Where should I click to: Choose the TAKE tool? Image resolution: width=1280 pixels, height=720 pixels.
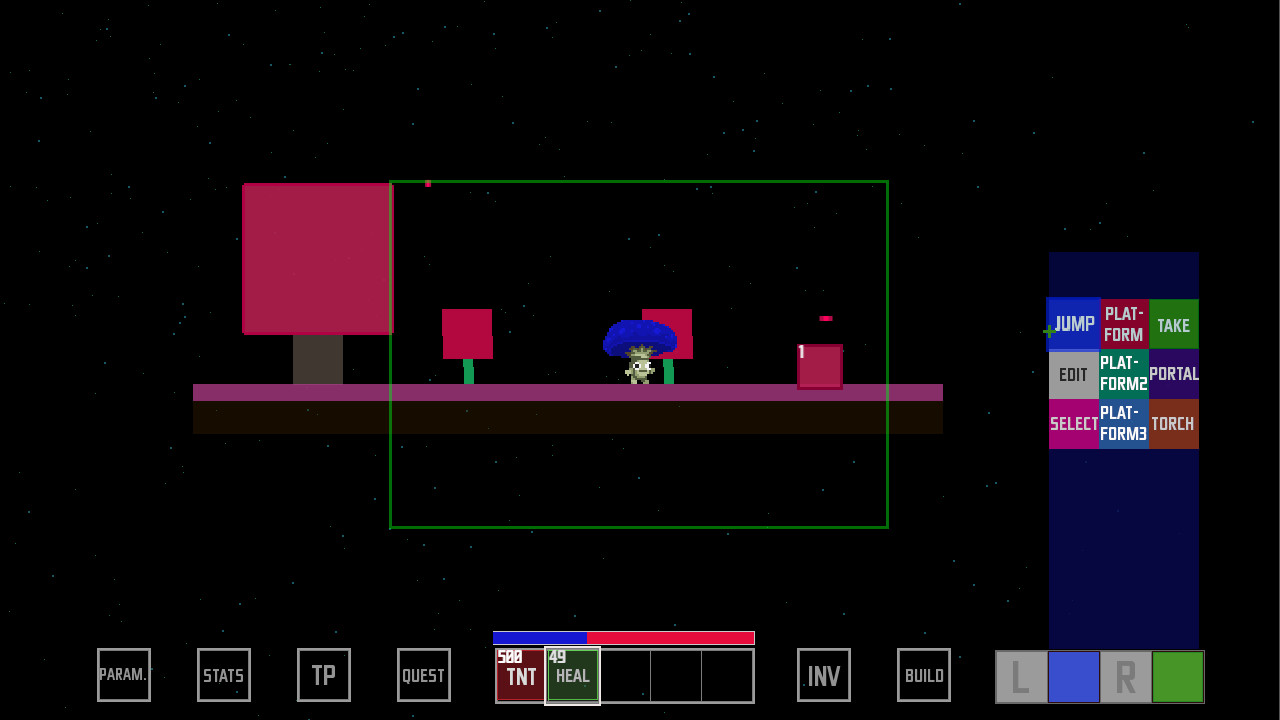click(1173, 324)
